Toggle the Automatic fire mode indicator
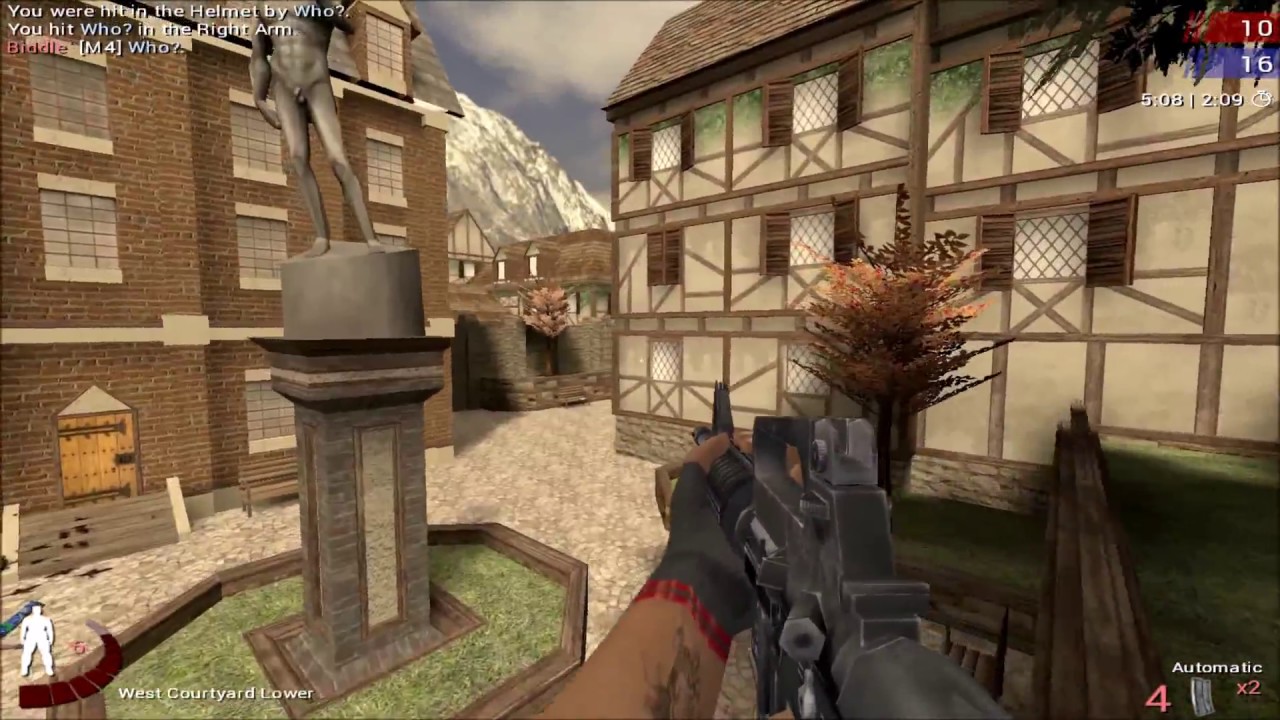This screenshot has width=1280, height=720. pyautogui.click(x=1216, y=666)
